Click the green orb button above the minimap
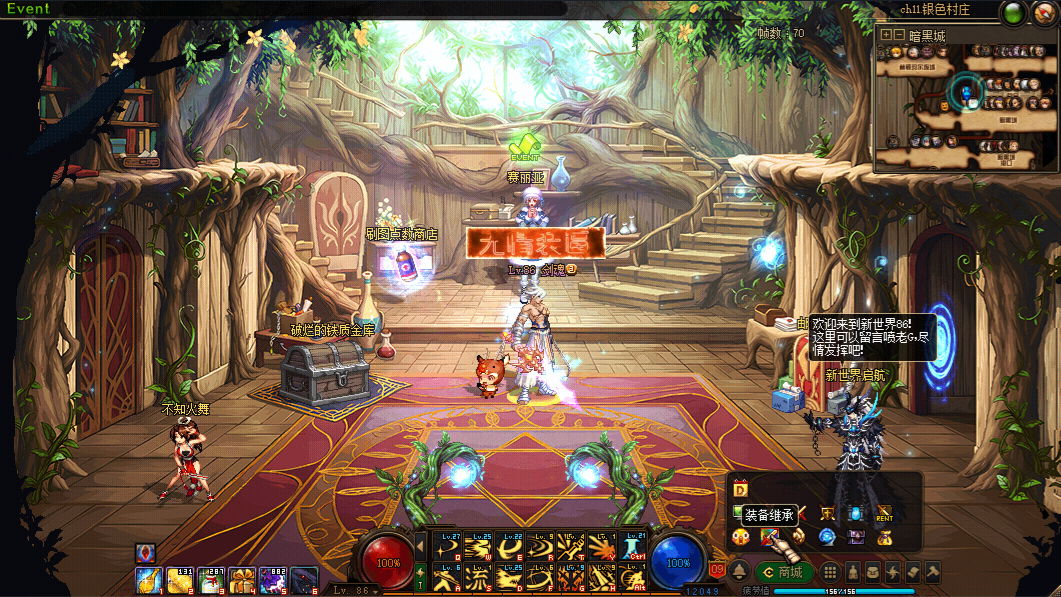 pos(1013,14)
